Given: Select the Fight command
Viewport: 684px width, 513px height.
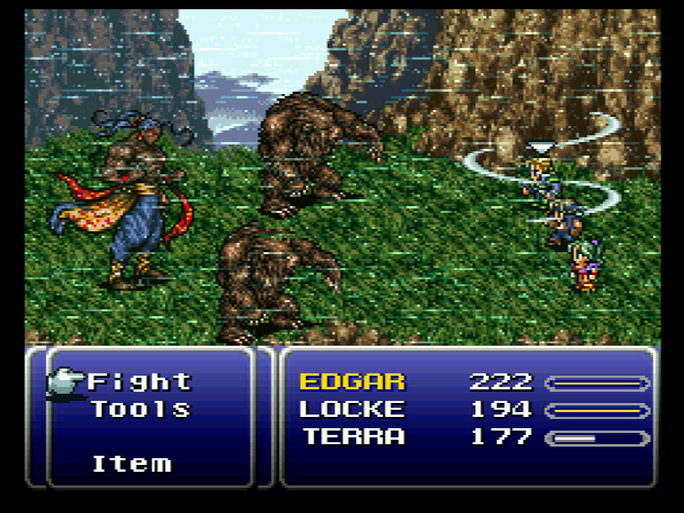Looking at the screenshot, I should [140, 381].
